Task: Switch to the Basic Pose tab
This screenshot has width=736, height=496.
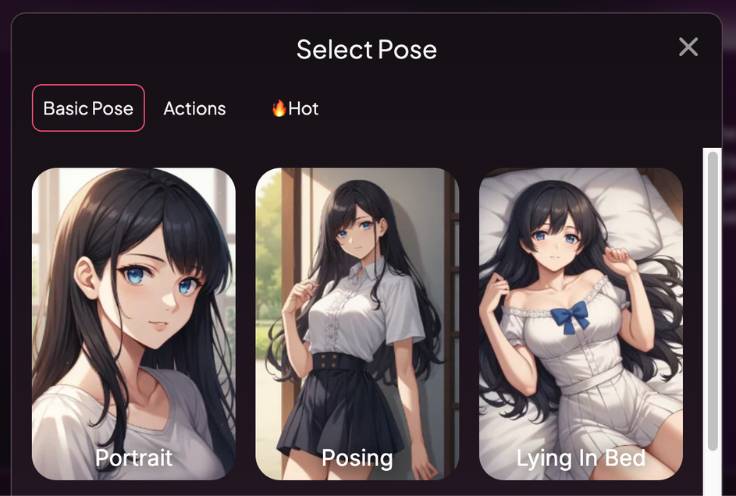Action: pos(88,108)
